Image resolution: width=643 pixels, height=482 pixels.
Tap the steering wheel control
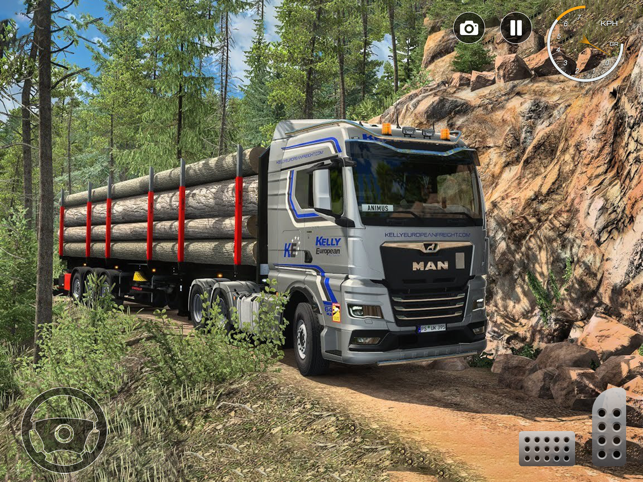pyautogui.click(x=64, y=431)
